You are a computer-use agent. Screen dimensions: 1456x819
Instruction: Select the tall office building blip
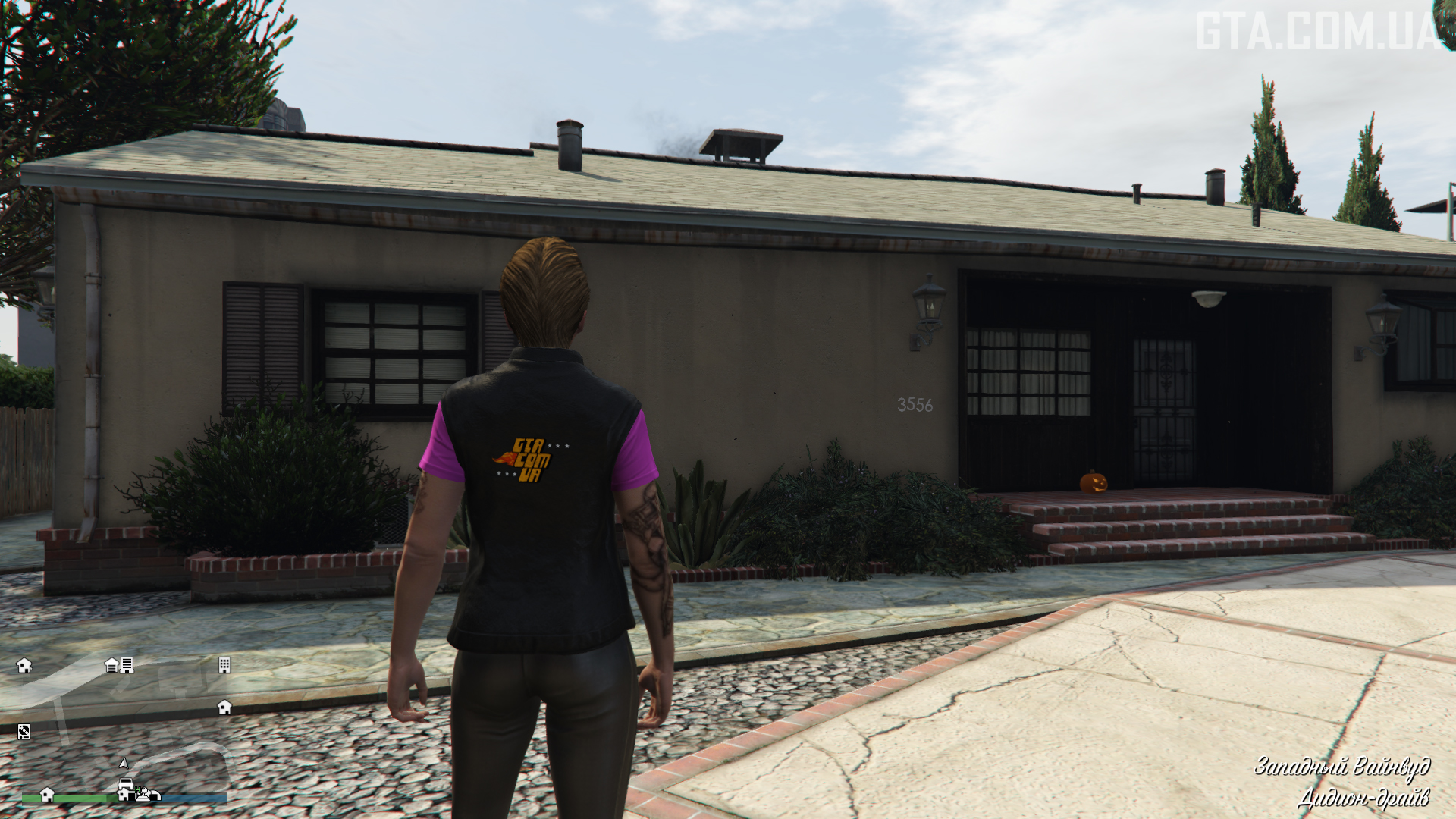click(224, 665)
